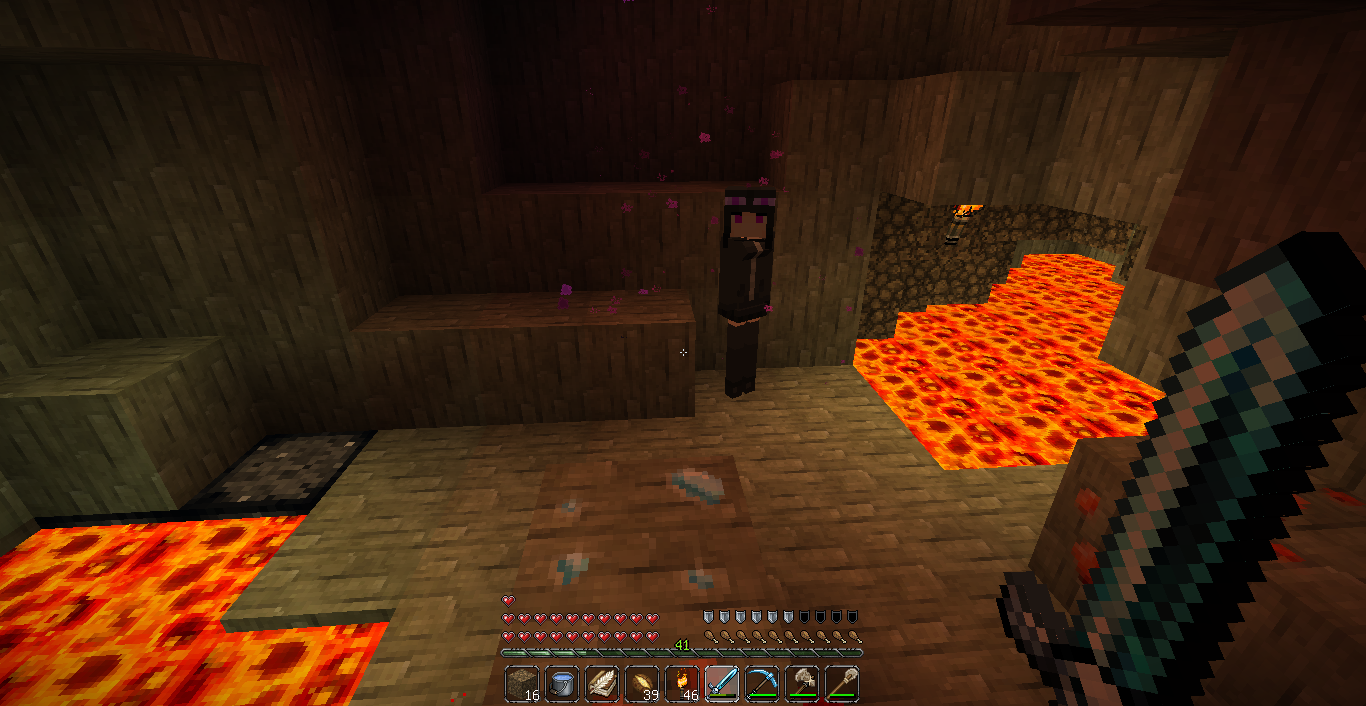Select the water bucket hotbar slot
1366x706 pixels.
(x=562, y=684)
